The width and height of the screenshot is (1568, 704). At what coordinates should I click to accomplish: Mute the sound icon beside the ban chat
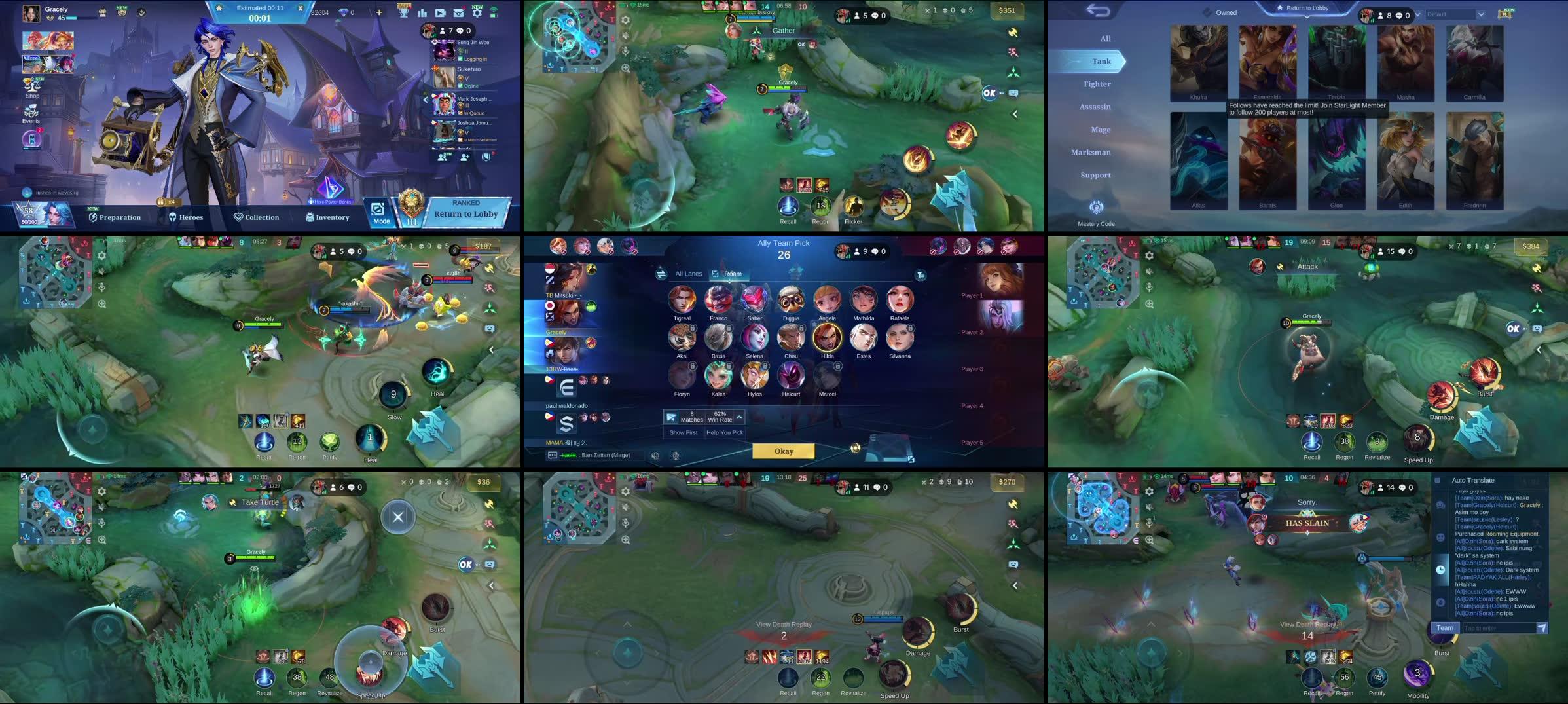click(655, 454)
